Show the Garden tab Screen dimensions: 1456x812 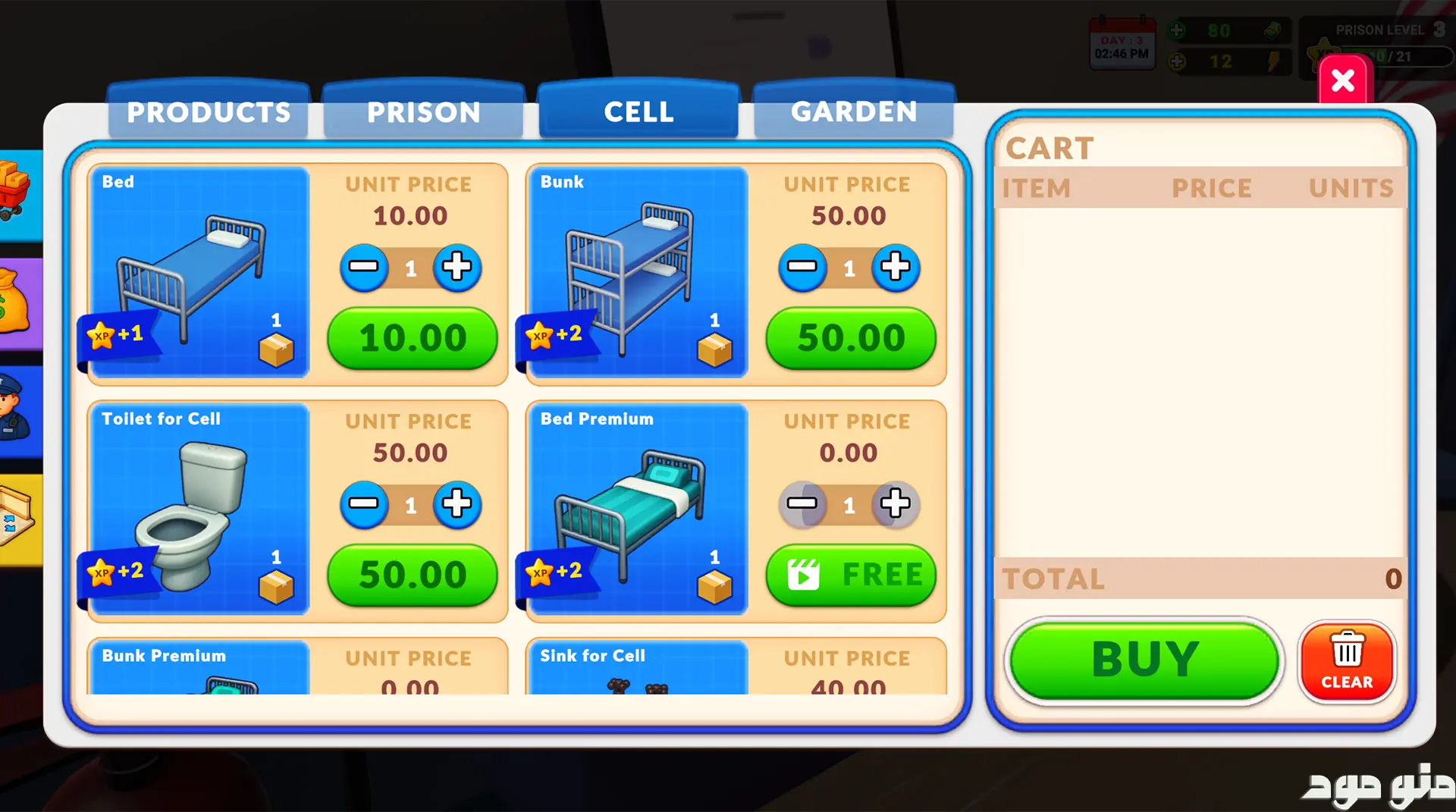[x=853, y=112]
